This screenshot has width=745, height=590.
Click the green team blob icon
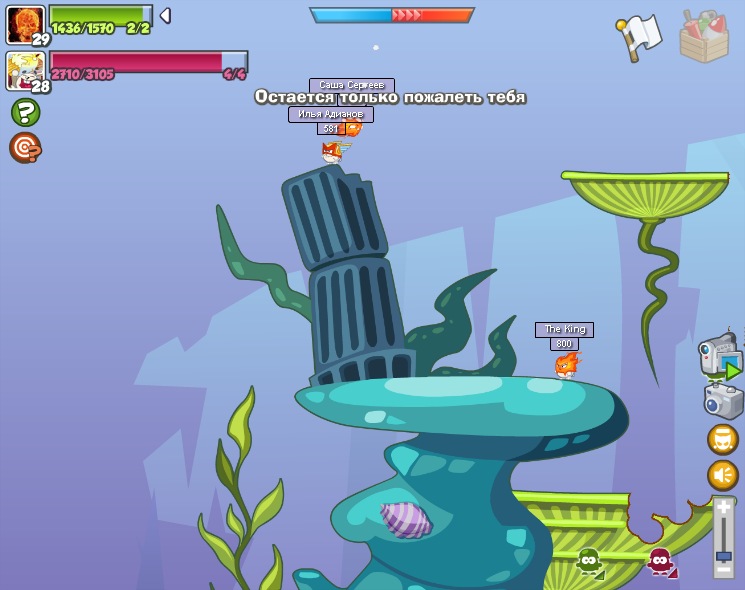589,561
